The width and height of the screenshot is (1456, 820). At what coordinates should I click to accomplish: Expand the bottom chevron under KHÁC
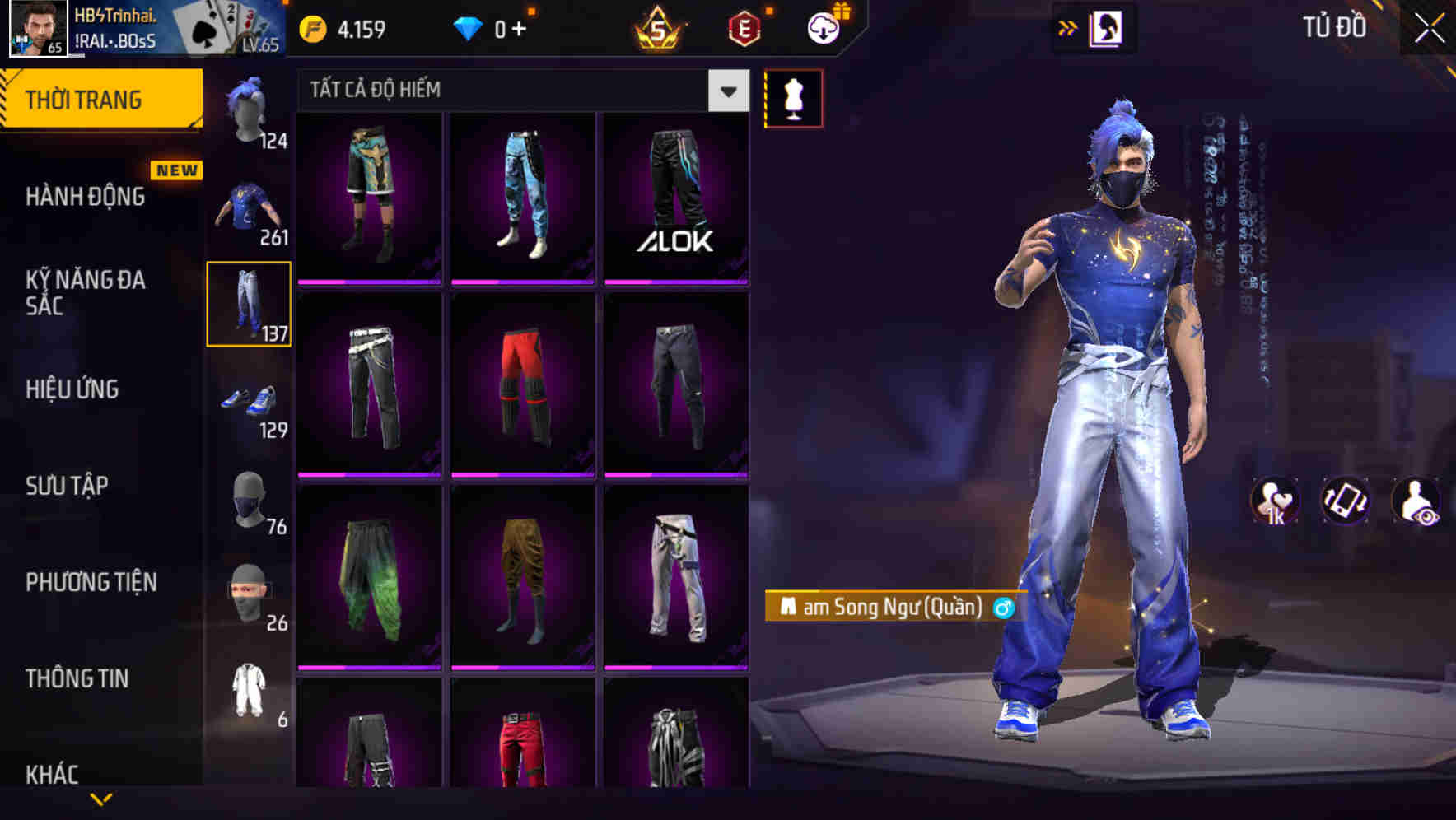tap(103, 797)
